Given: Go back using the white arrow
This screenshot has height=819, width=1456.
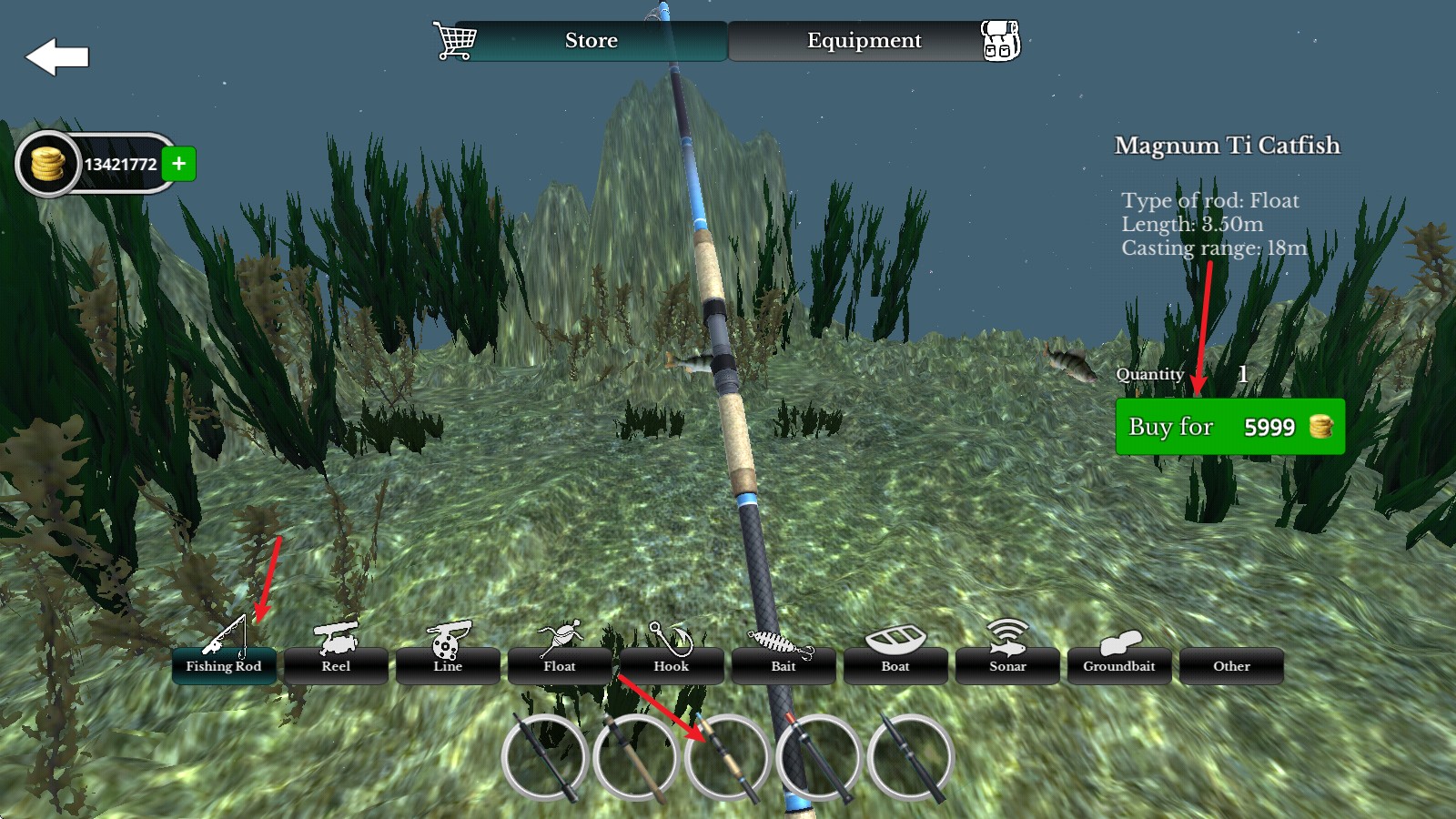Looking at the screenshot, I should (x=57, y=57).
